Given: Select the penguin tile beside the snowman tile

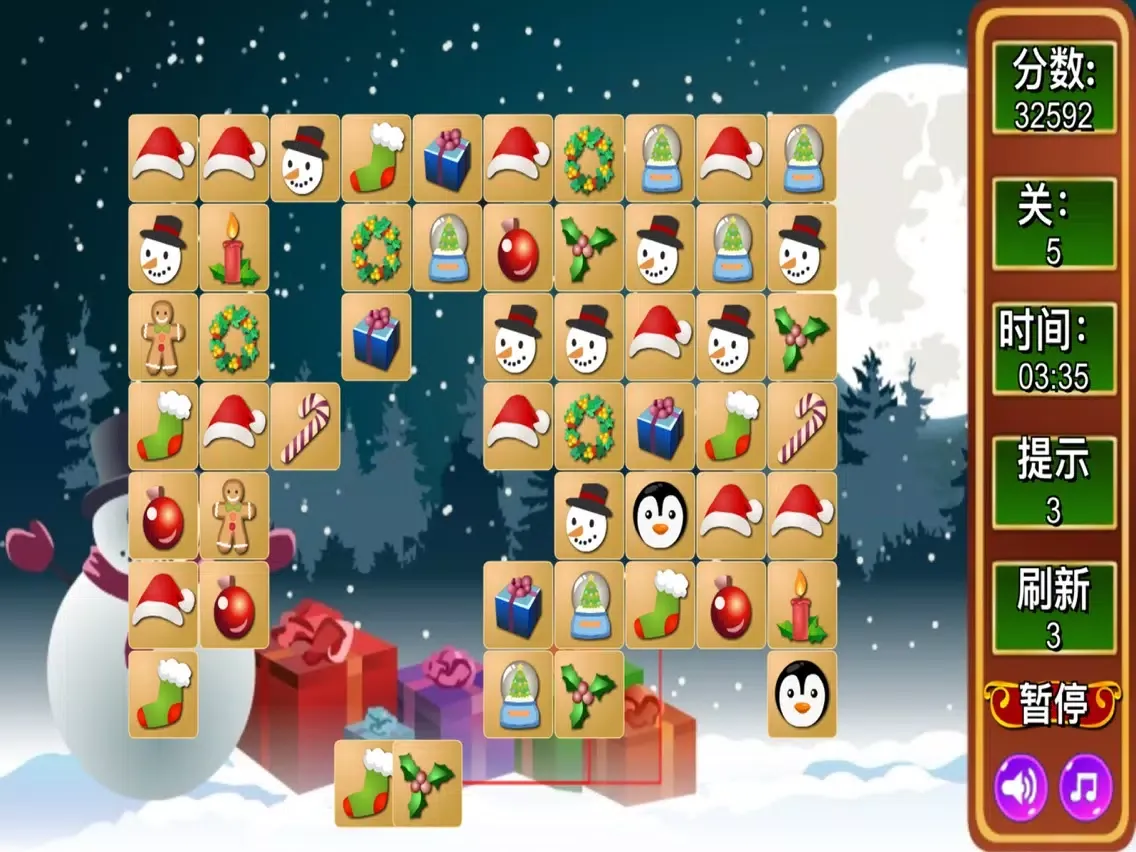Looking at the screenshot, I should click(x=660, y=515).
